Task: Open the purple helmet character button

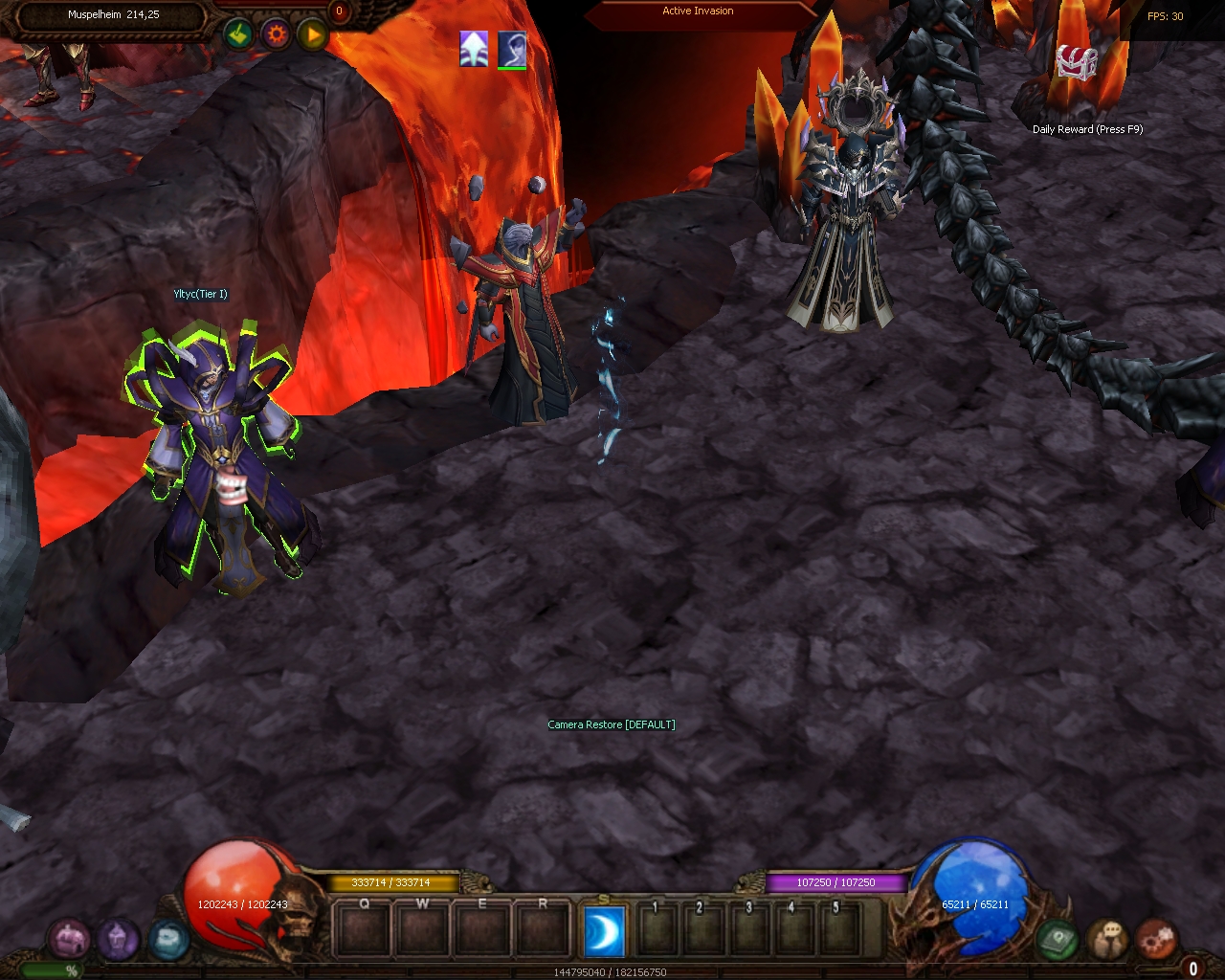Action: tap(118, 940)
